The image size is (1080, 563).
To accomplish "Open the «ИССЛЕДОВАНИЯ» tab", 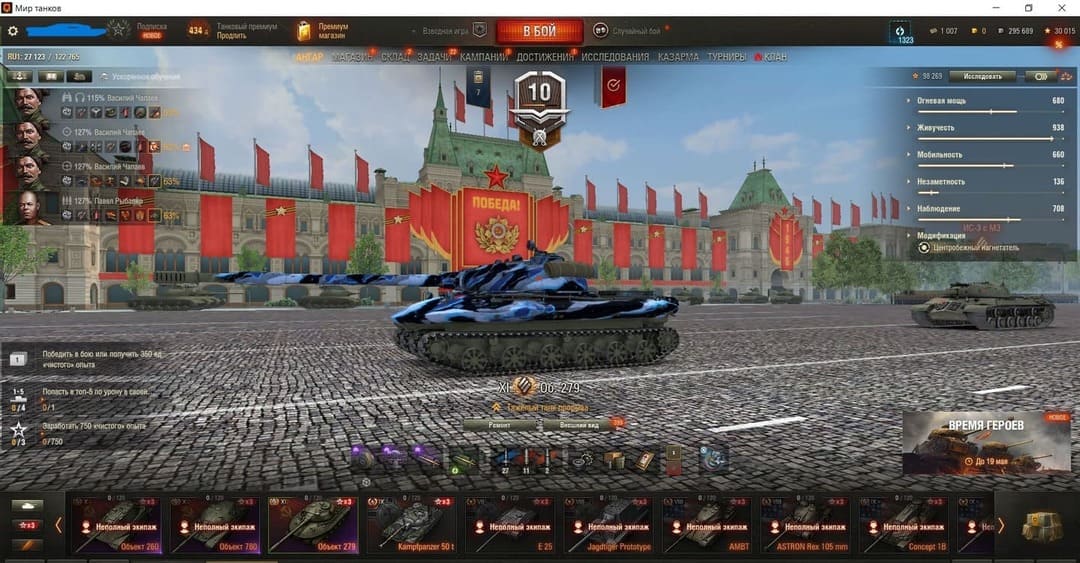I will point(614,57).
